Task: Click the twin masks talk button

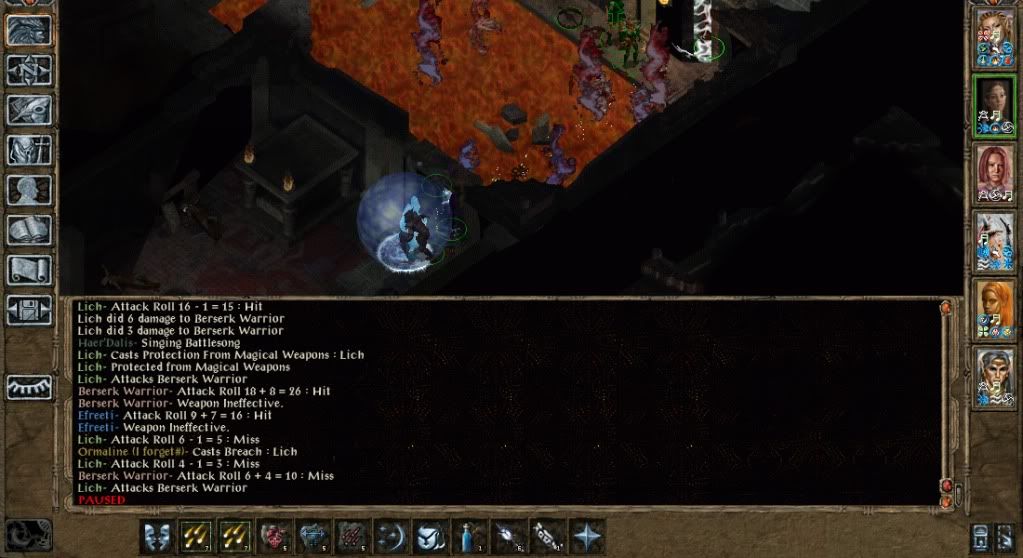Action: point(157,536)
